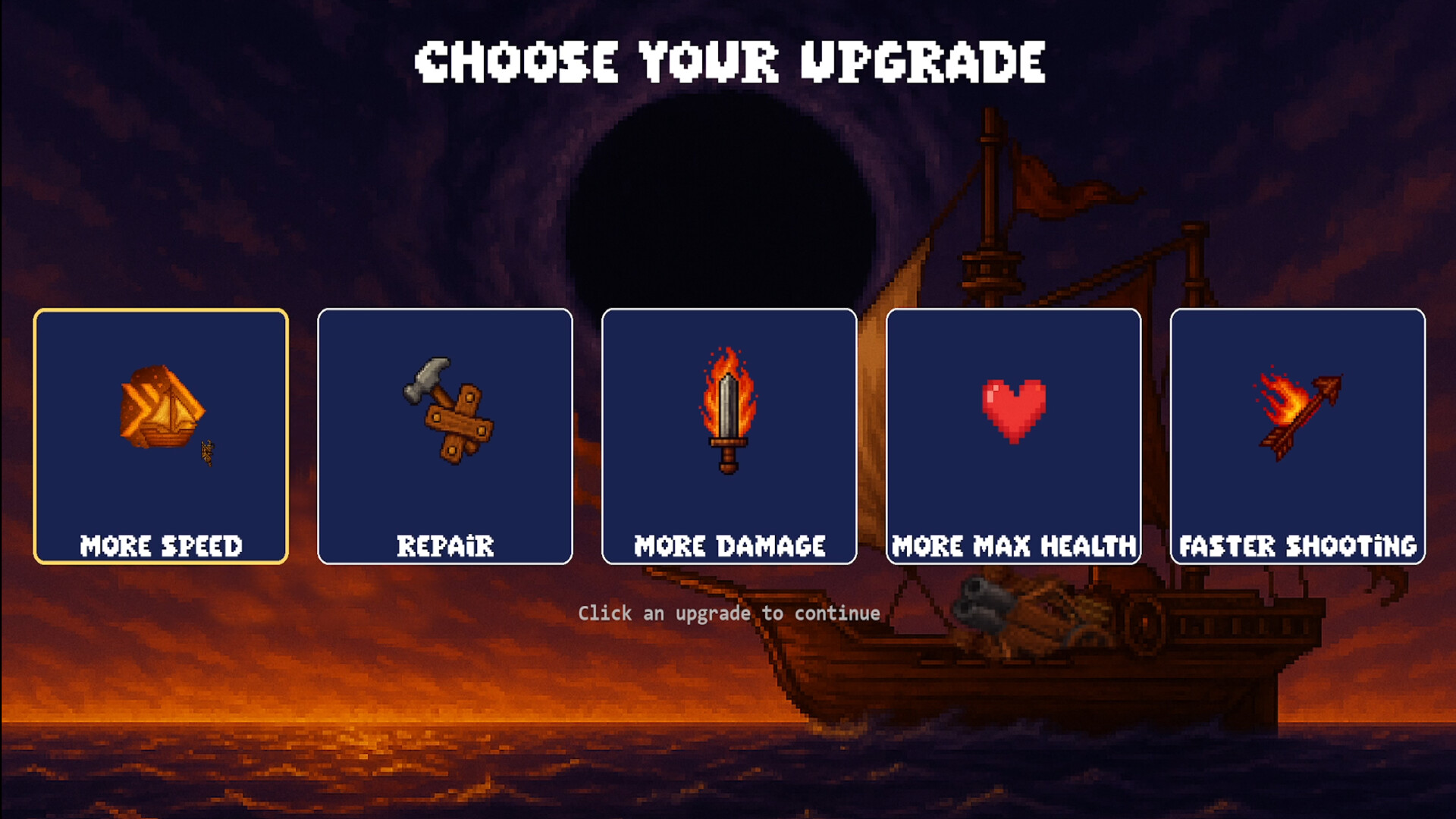Select the More Damage upgrade panel

click(x=729, y=436)
